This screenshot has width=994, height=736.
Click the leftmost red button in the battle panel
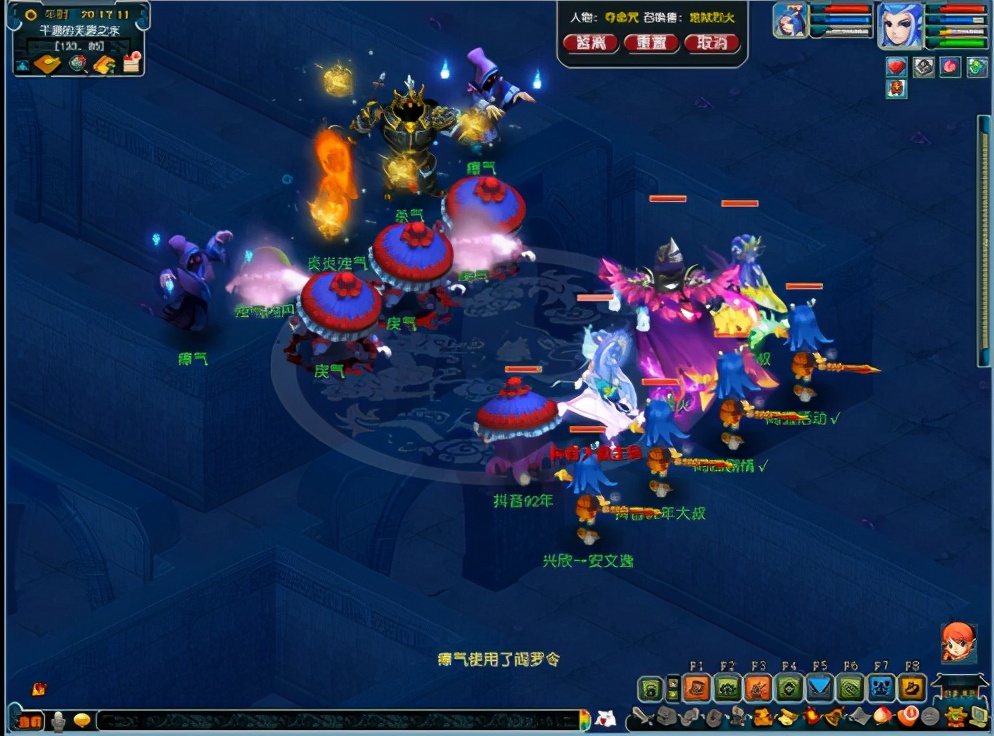pos(591,43)
